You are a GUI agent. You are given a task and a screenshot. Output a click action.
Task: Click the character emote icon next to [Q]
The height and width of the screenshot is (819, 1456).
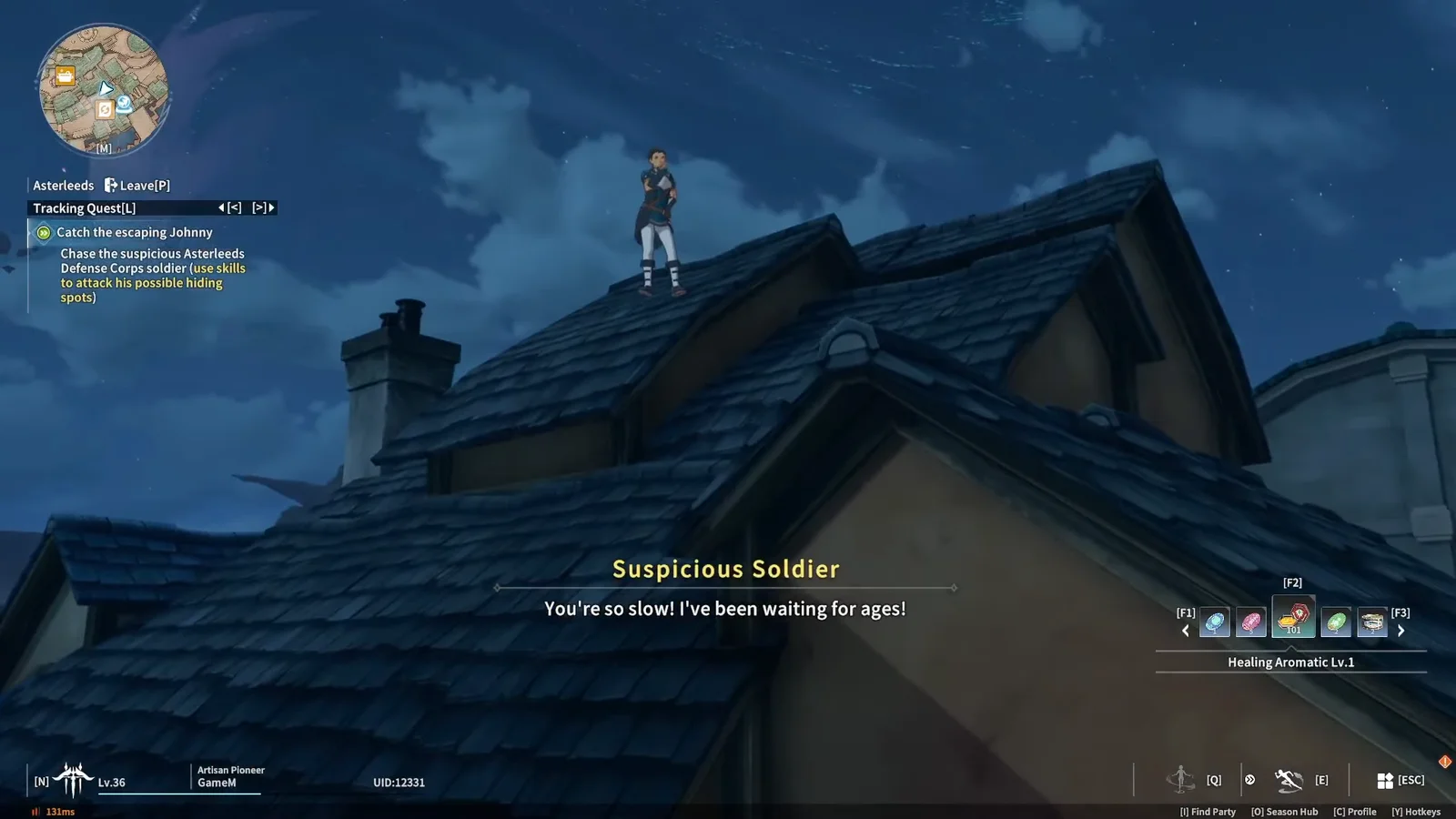coord(1181,780)
